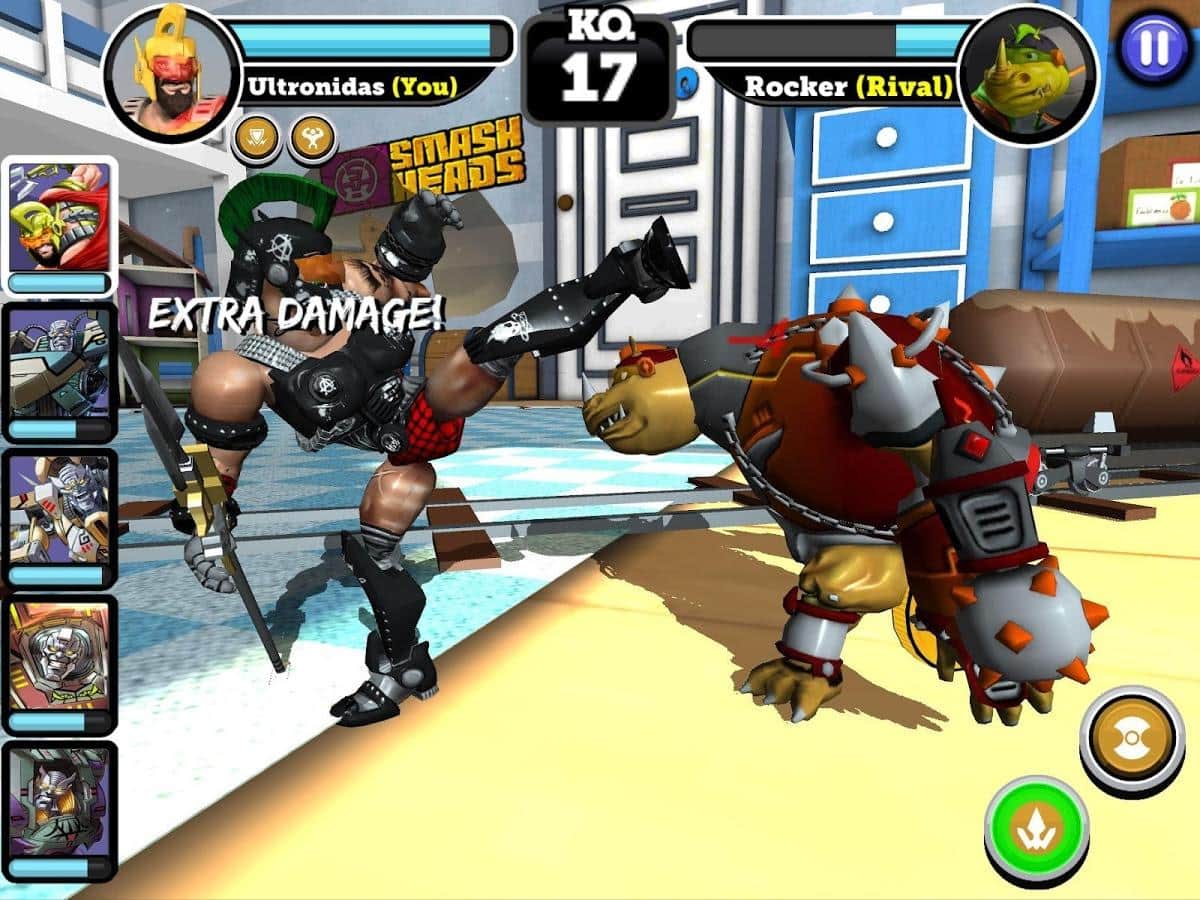Select the Ultronidas team card
1200x900 pixels.
[60, 226]
